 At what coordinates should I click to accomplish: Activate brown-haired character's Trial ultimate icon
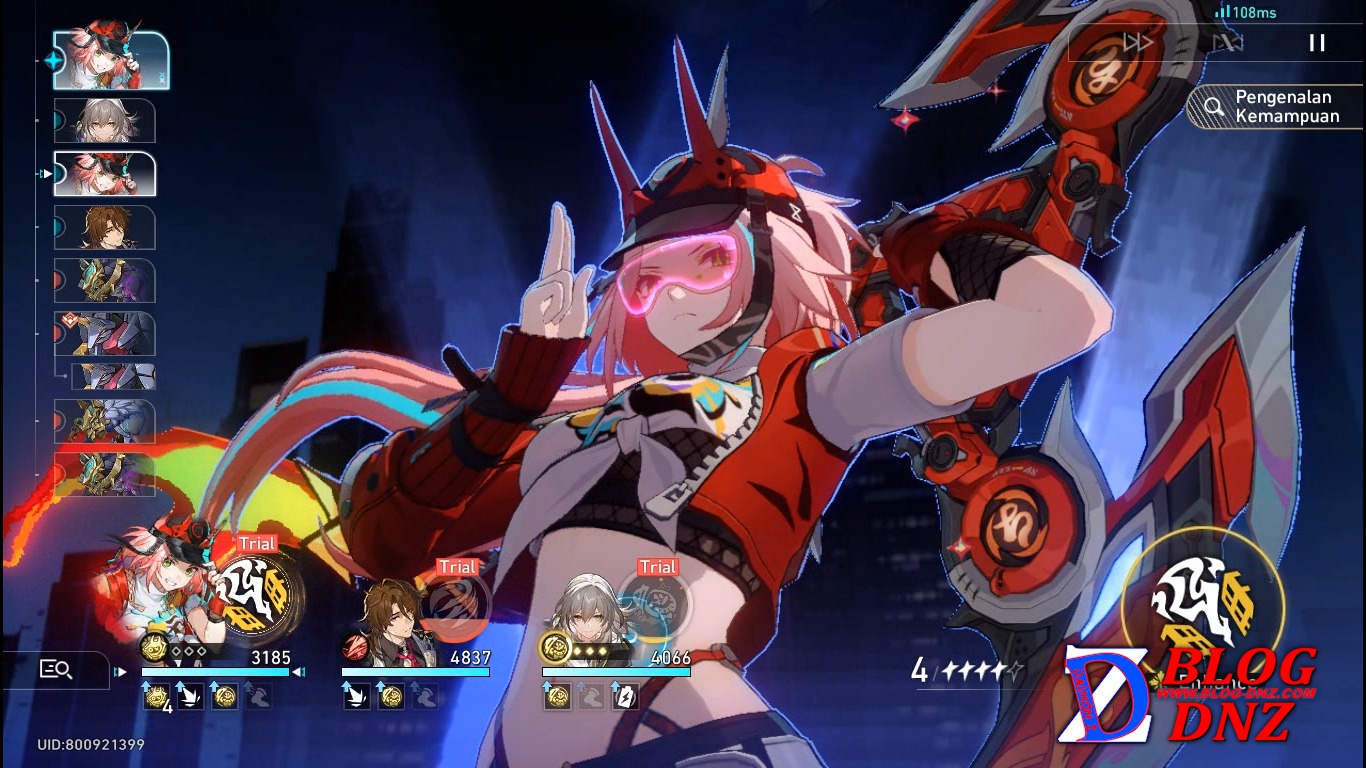[x=454, y=607]
